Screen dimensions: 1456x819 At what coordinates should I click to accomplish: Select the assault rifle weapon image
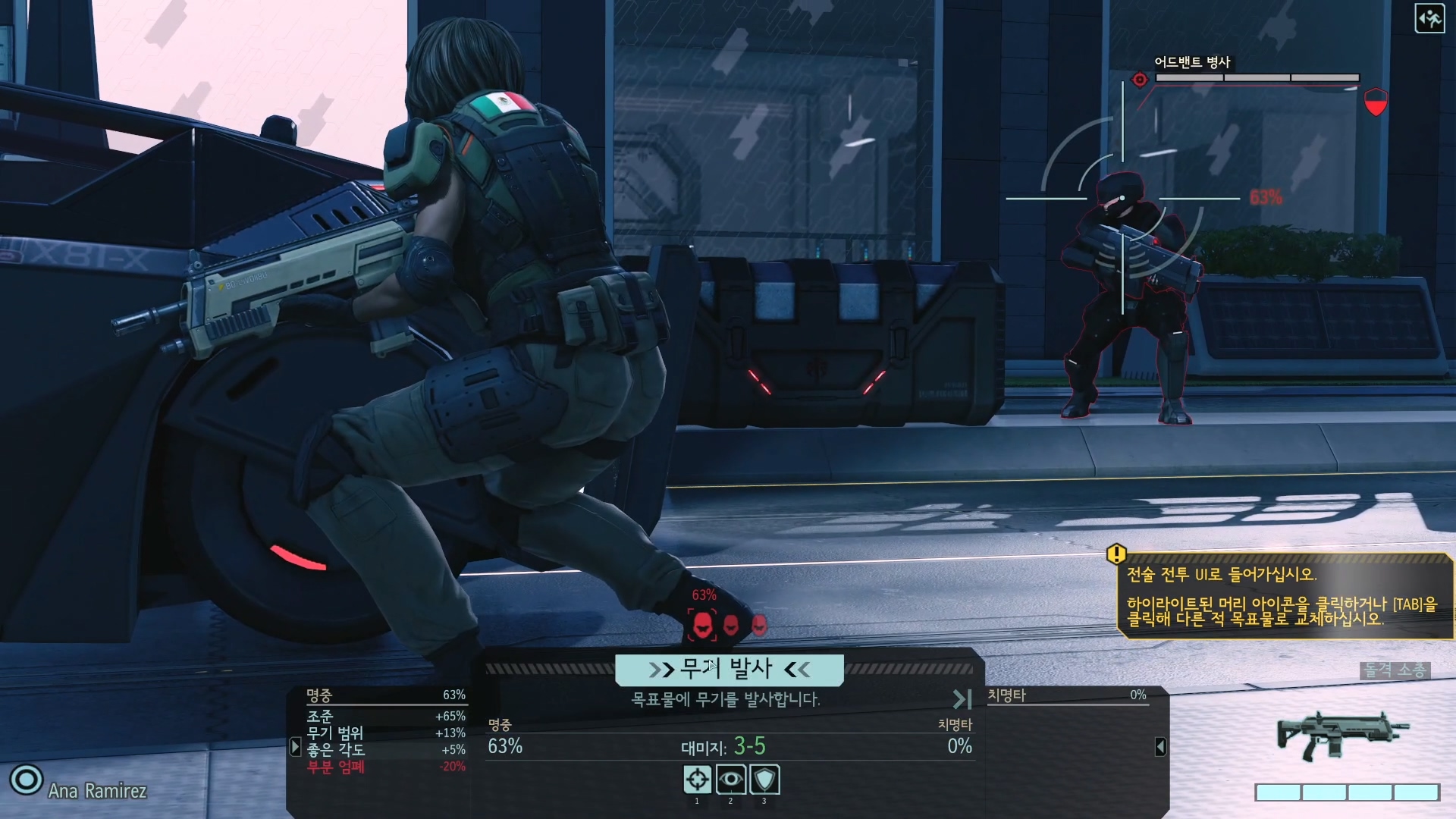(1341, 735)
